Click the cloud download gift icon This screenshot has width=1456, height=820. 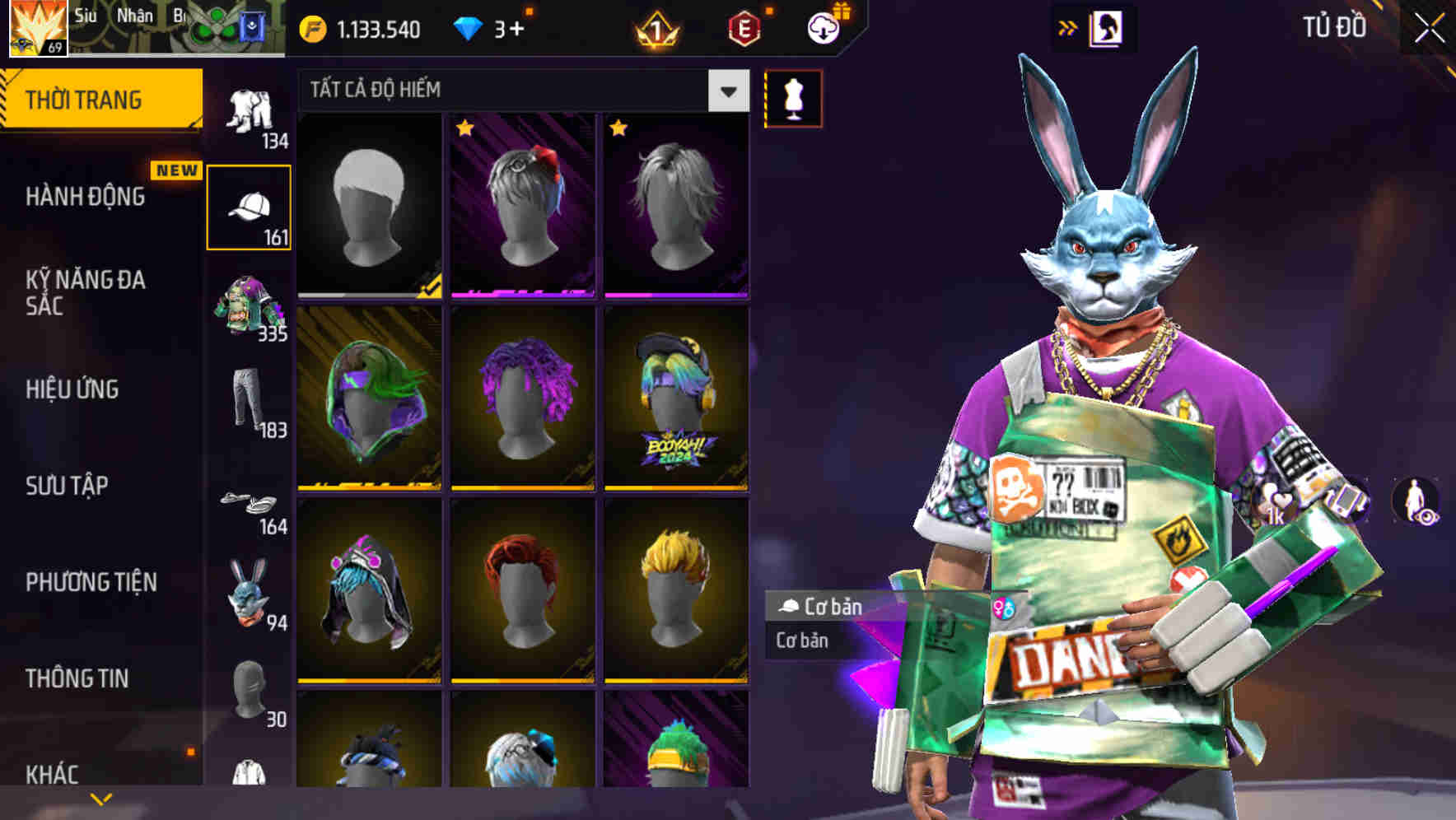pyautogui.click(x=823, y=27)
